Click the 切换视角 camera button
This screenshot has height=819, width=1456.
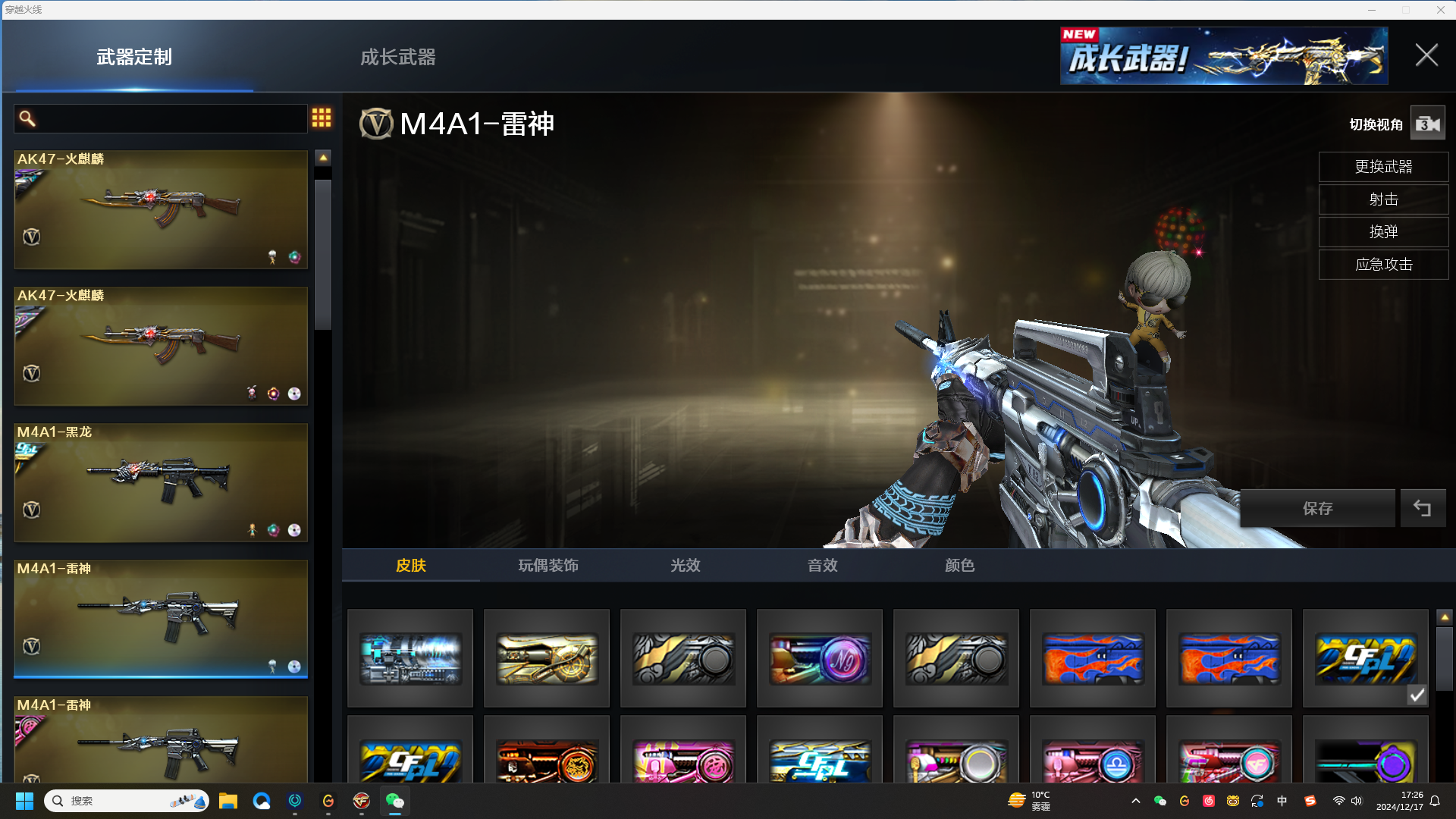click(x=1427, y=124)
